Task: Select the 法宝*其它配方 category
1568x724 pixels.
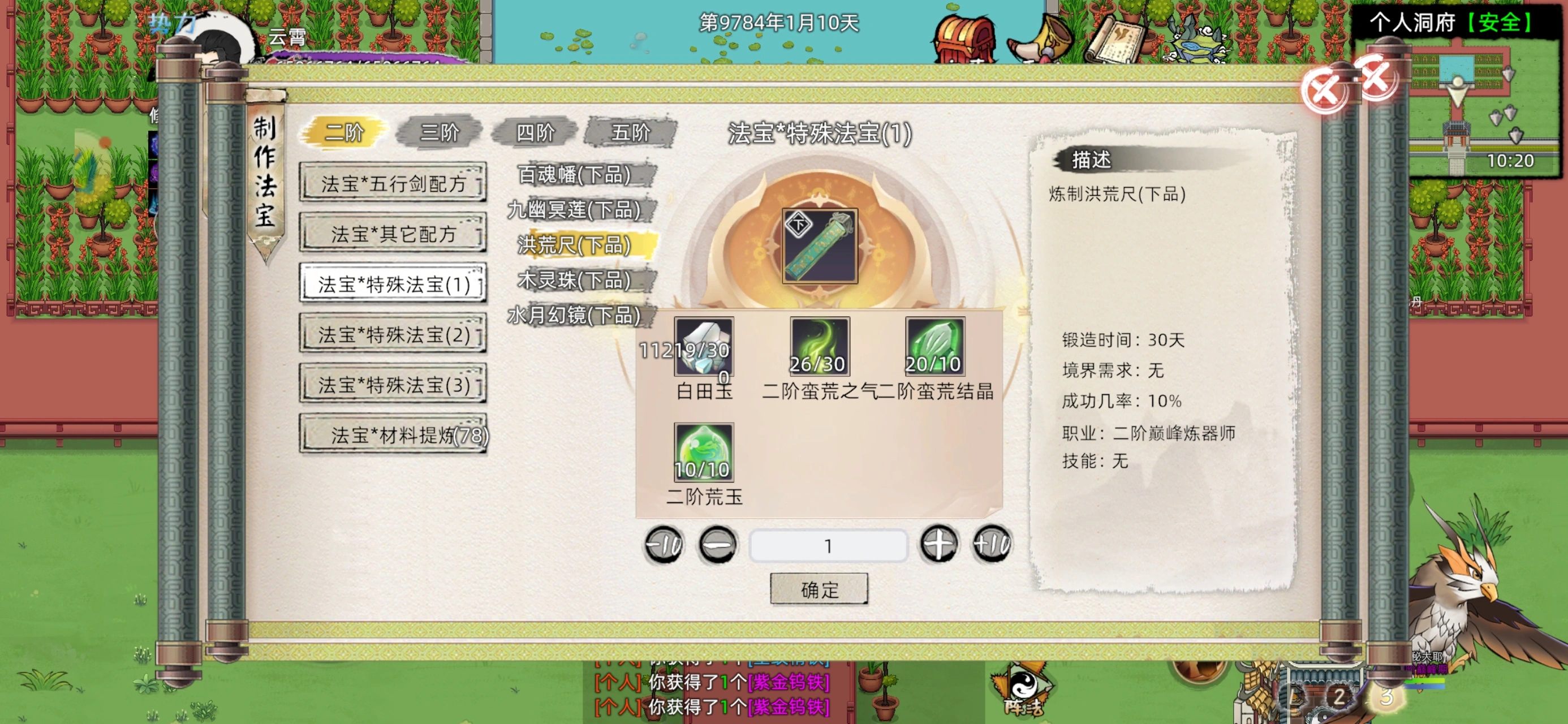Action: coord(393,233)
